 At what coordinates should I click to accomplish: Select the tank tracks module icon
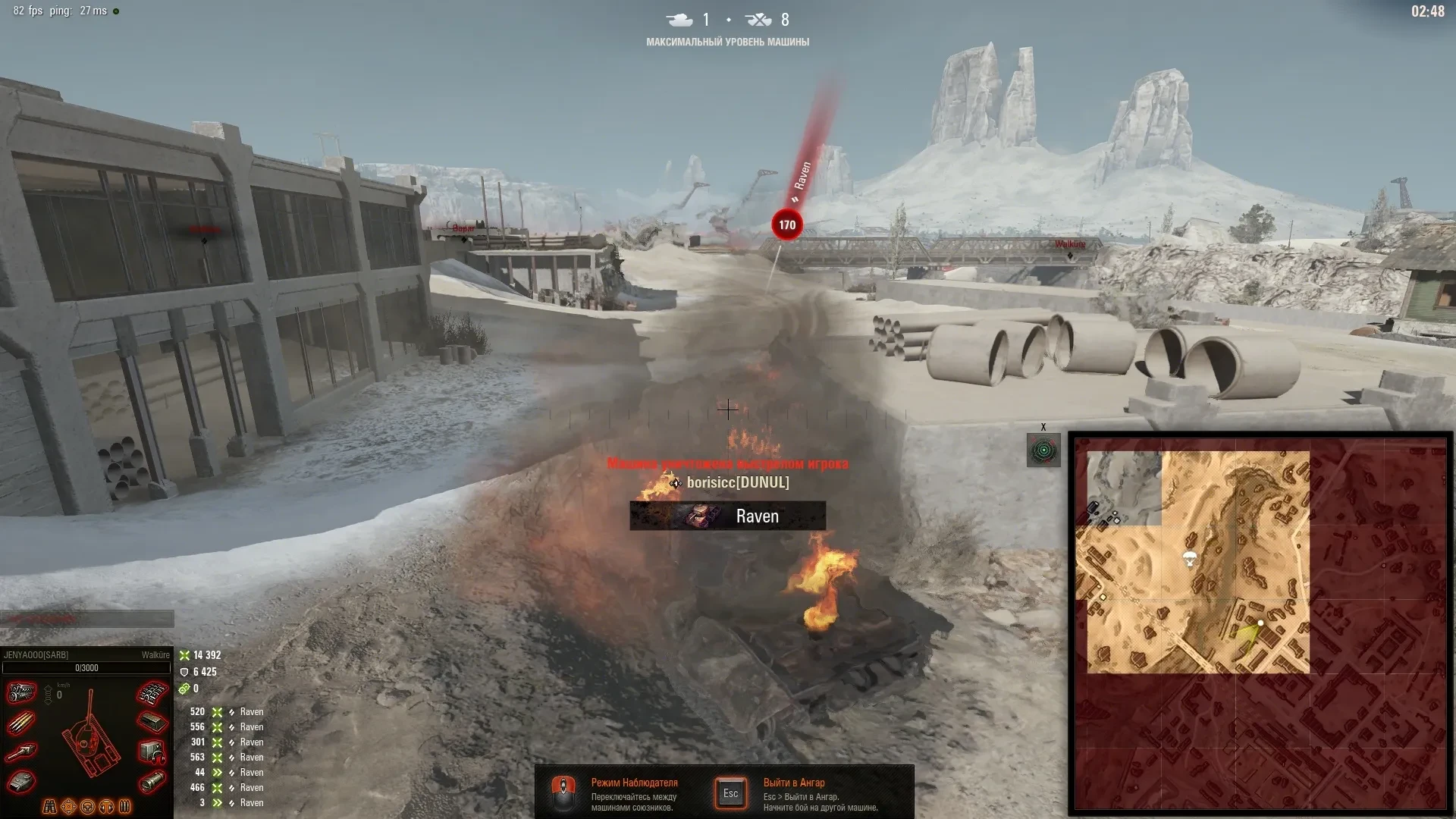pos(152,692)
